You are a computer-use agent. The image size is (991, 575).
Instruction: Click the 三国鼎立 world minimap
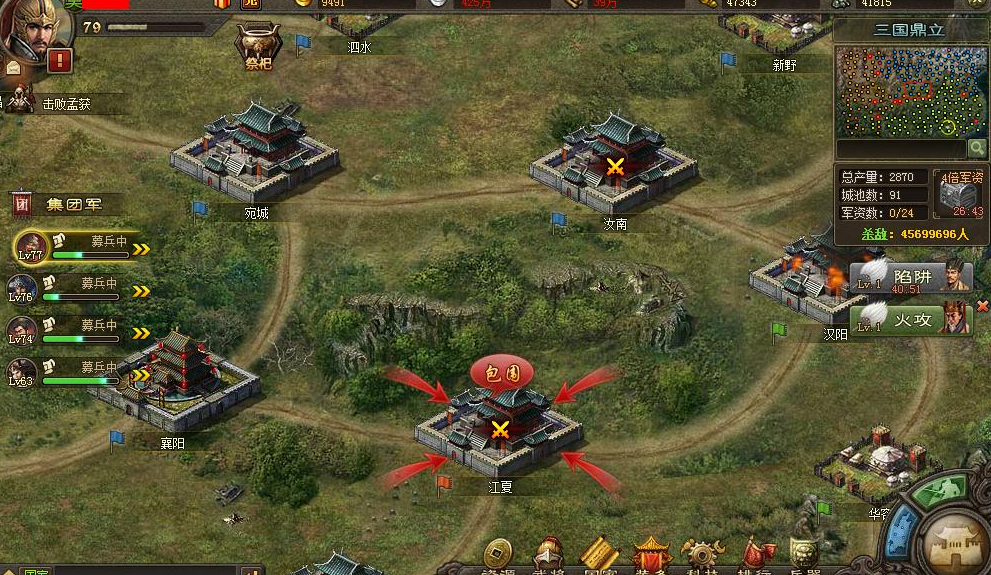908,90
